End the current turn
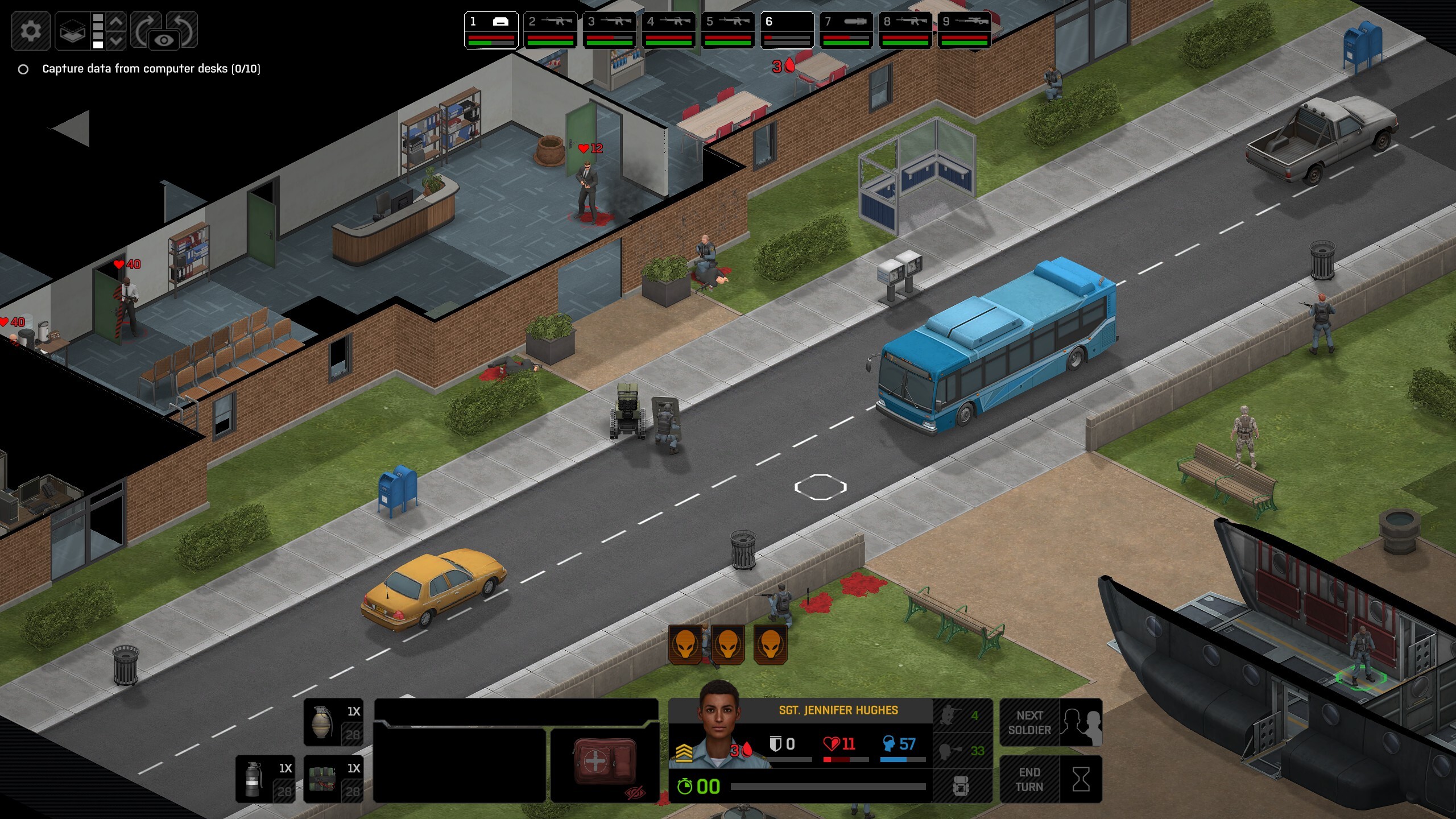Screen dimensions: 1456x819 coord(1050,779)
